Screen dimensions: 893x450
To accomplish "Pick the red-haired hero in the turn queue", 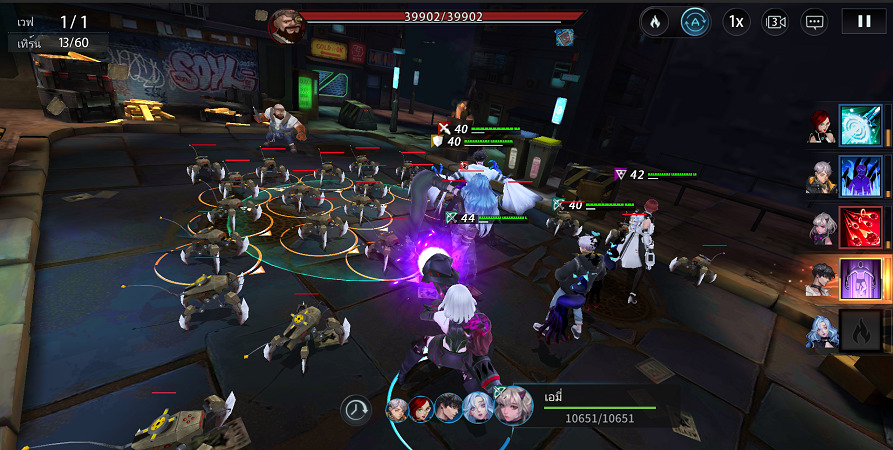I will click(420, 410).
